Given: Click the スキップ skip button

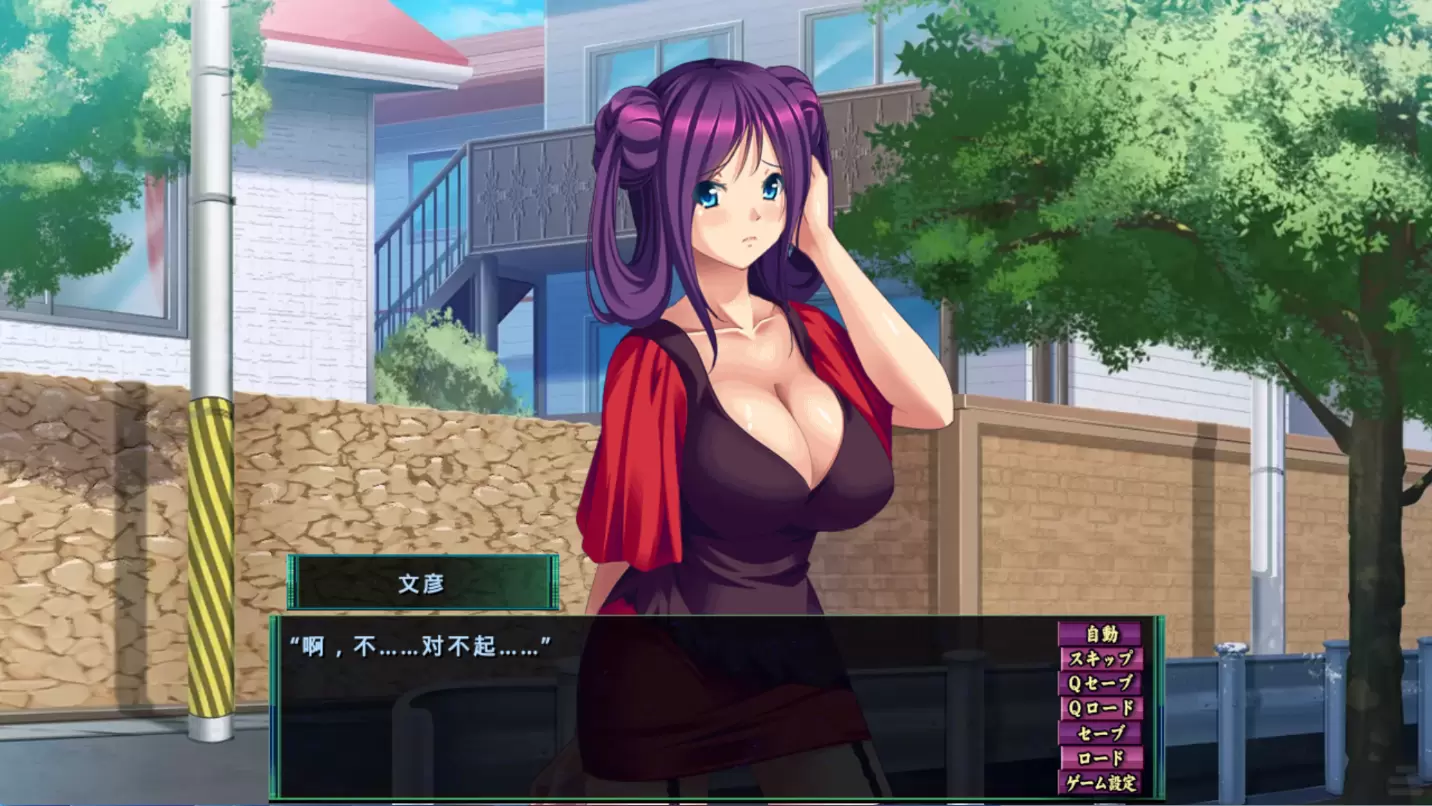Looking at the screenshot, I should click(1100, 658).
